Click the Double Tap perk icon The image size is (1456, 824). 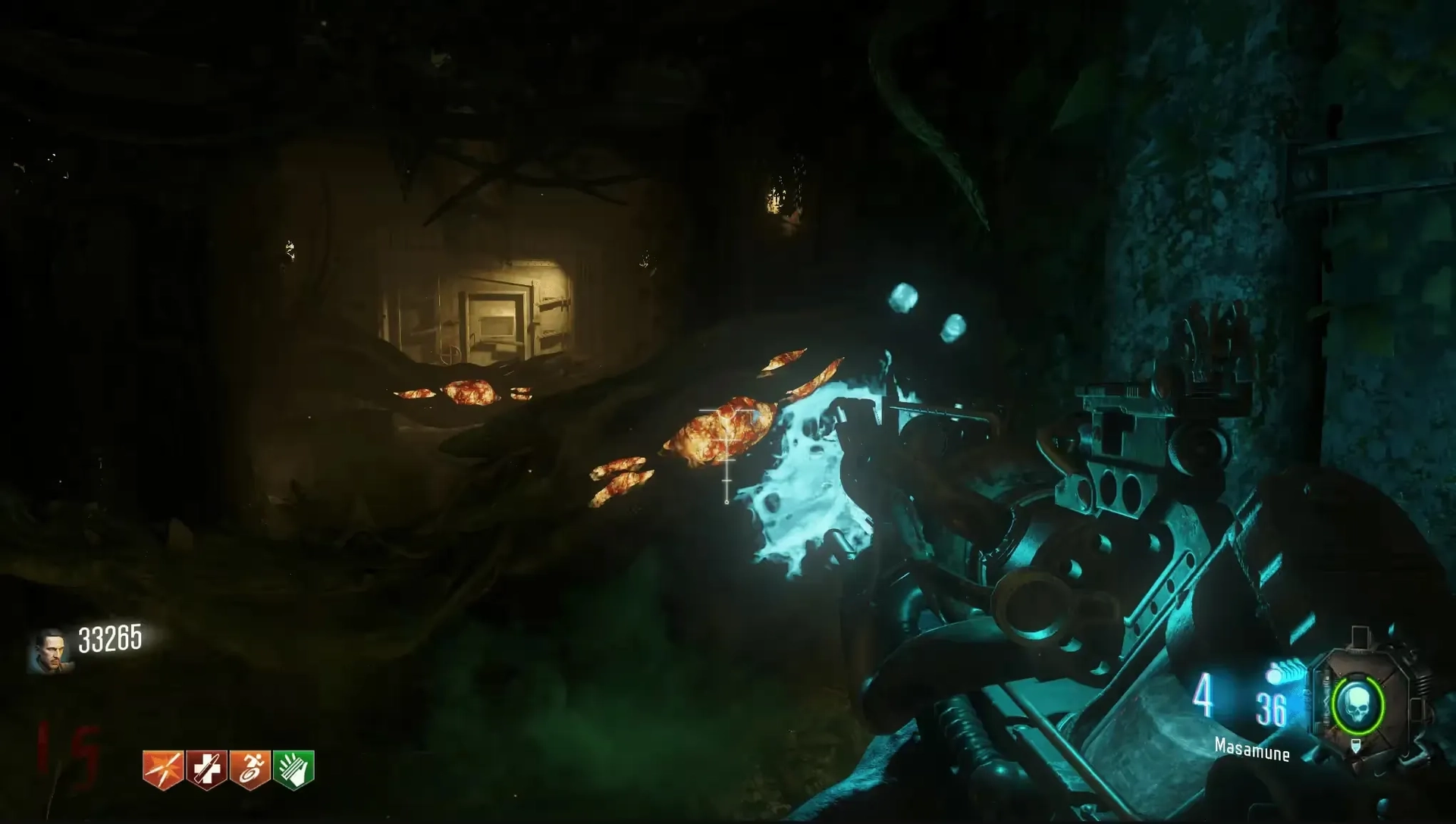[163, 769]
